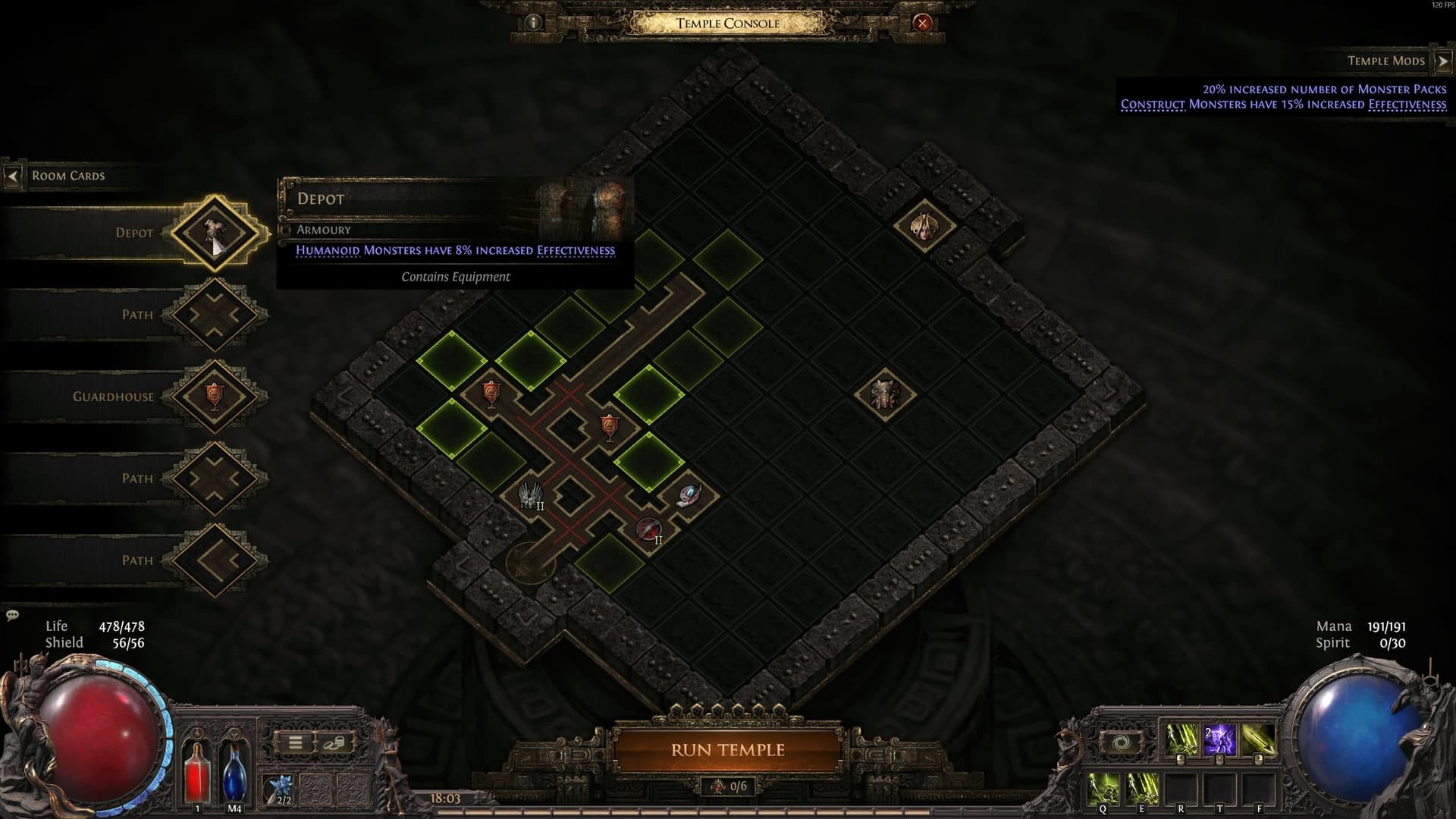
Task: Click the Temple Console title bar
Action: (x=728, y=23)
